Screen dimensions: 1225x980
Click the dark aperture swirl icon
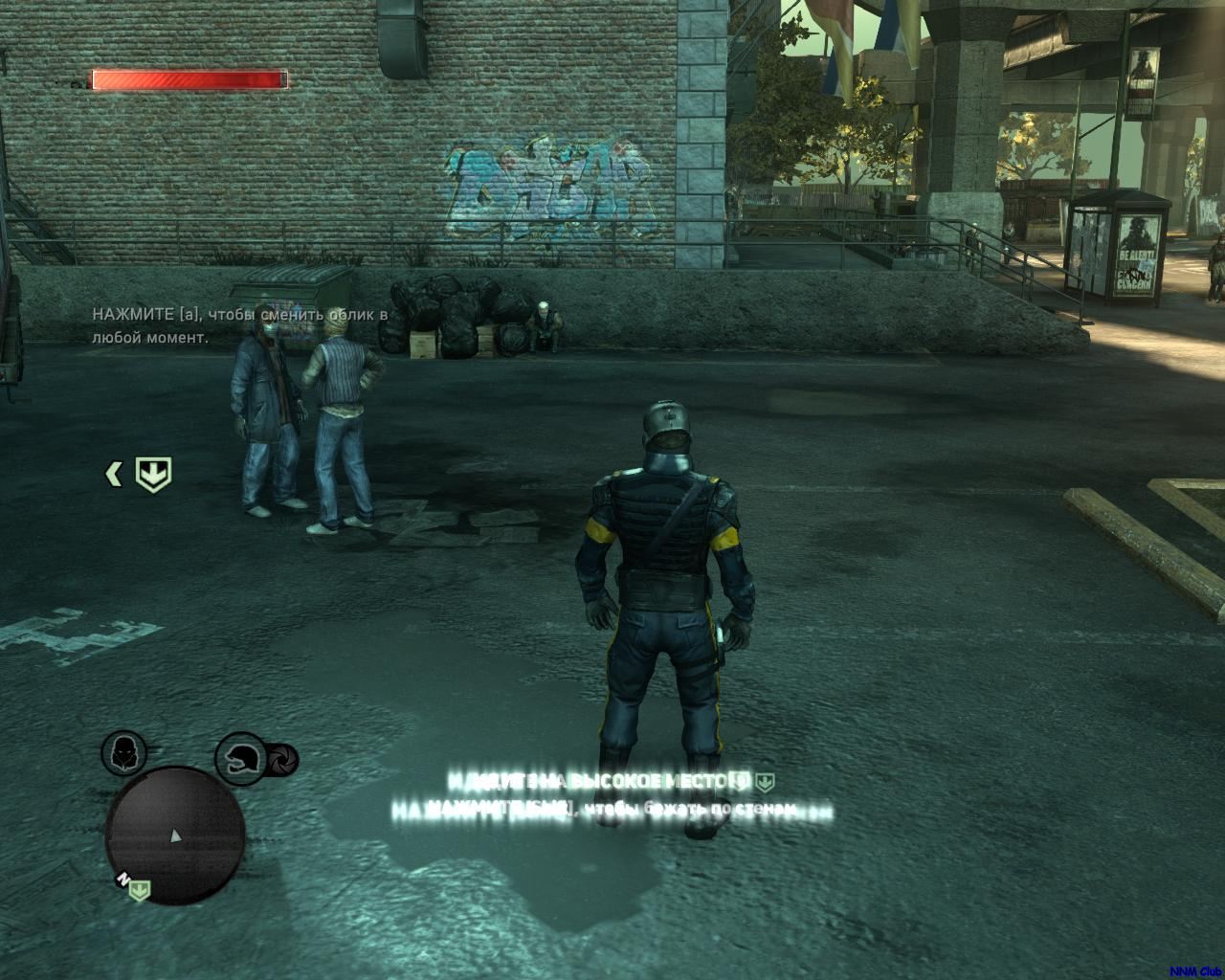[282, 761]
